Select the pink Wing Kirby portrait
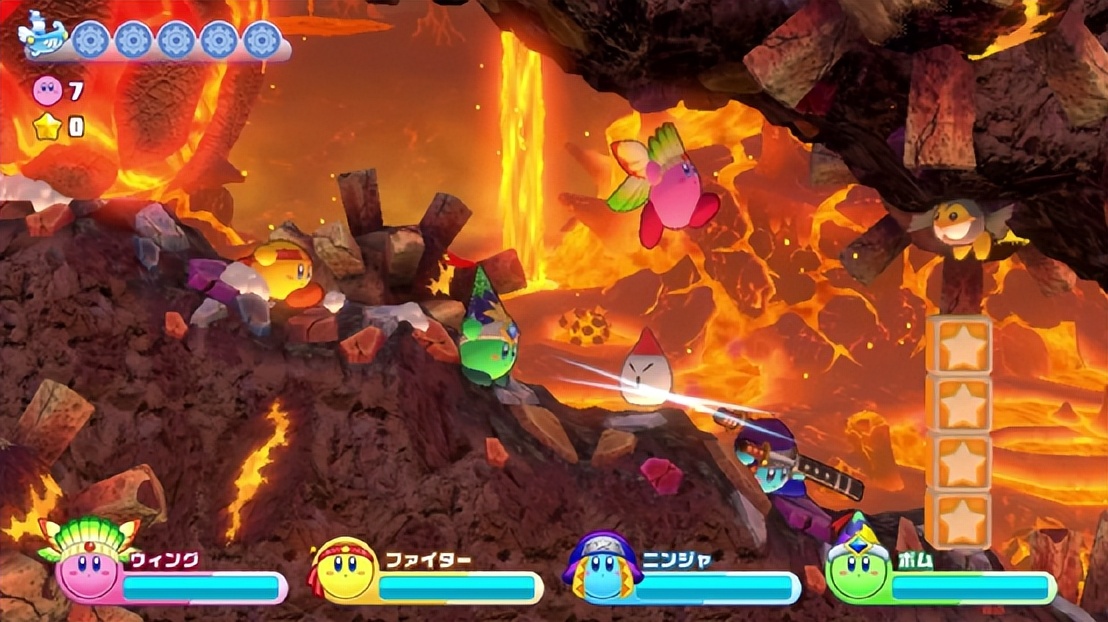The width and height of the screenshot is (1108, 622). pyautogui.click(x=86, y=567)
